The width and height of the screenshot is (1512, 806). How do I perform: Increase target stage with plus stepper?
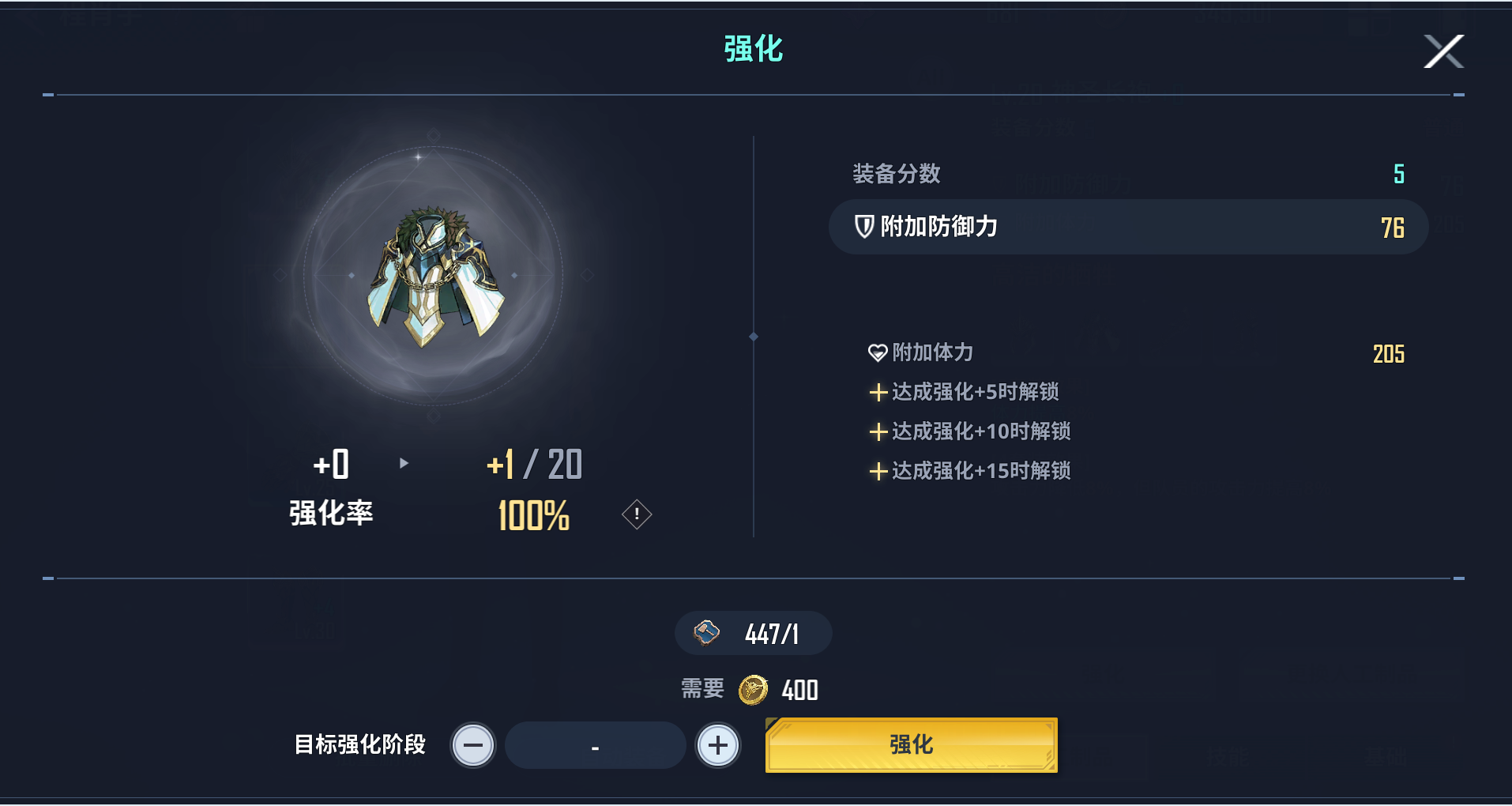coord(717,744)
